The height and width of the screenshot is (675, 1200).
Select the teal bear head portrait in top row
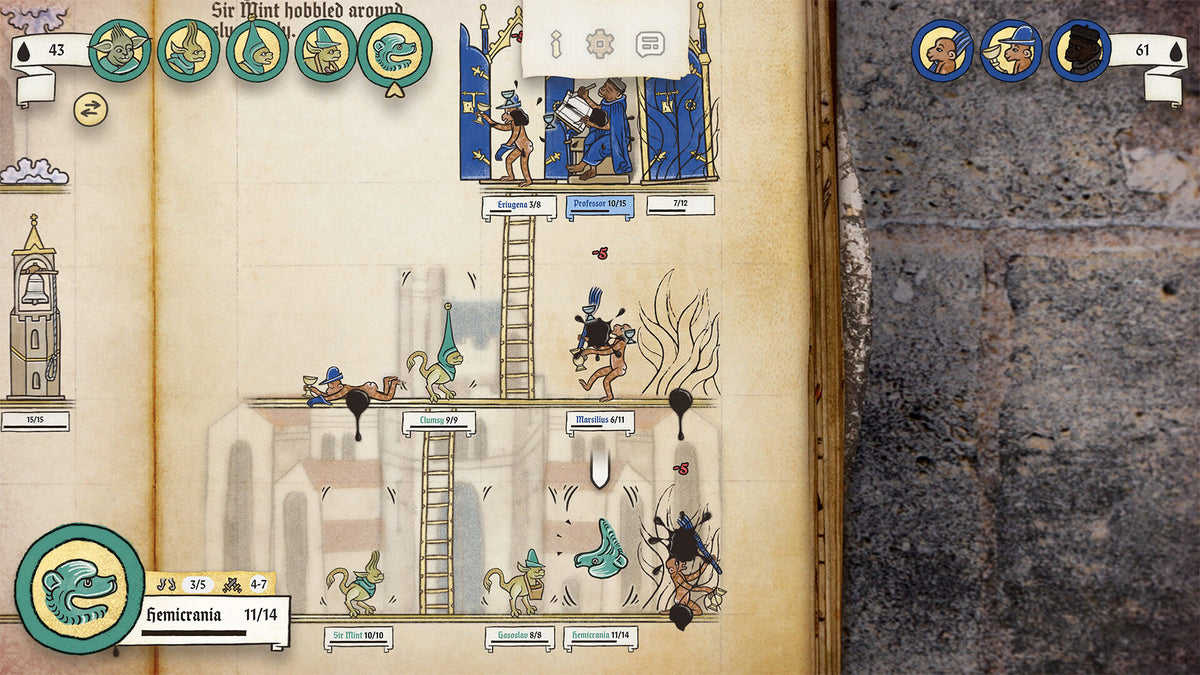(395, 50)
